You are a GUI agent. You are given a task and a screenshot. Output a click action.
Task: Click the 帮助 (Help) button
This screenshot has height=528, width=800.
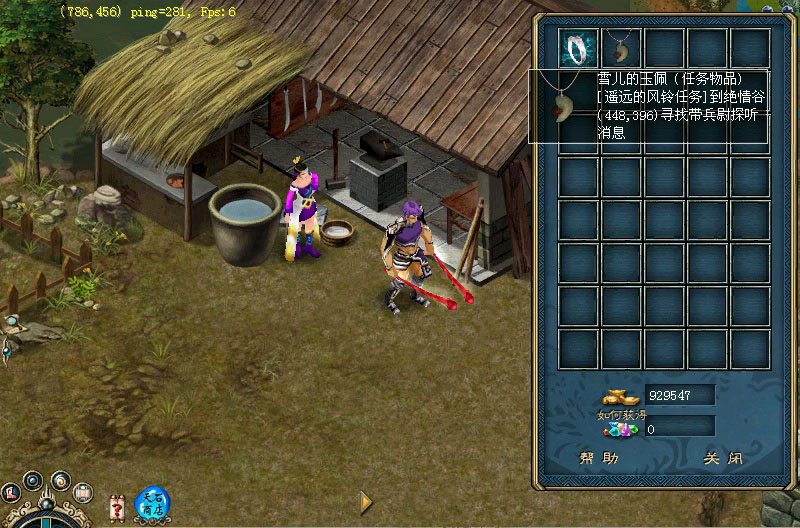coord(598,459)
